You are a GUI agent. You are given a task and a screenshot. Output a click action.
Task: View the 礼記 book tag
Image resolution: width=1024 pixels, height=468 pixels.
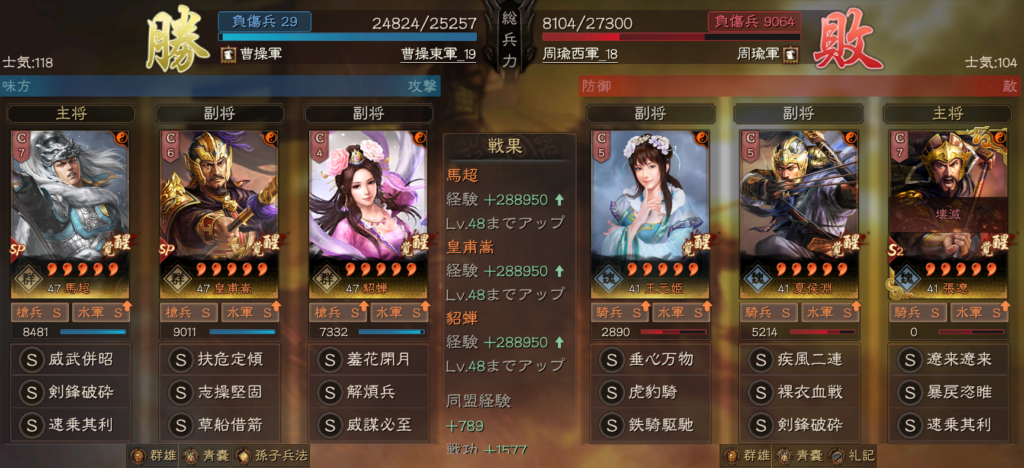tap(856, 455)
